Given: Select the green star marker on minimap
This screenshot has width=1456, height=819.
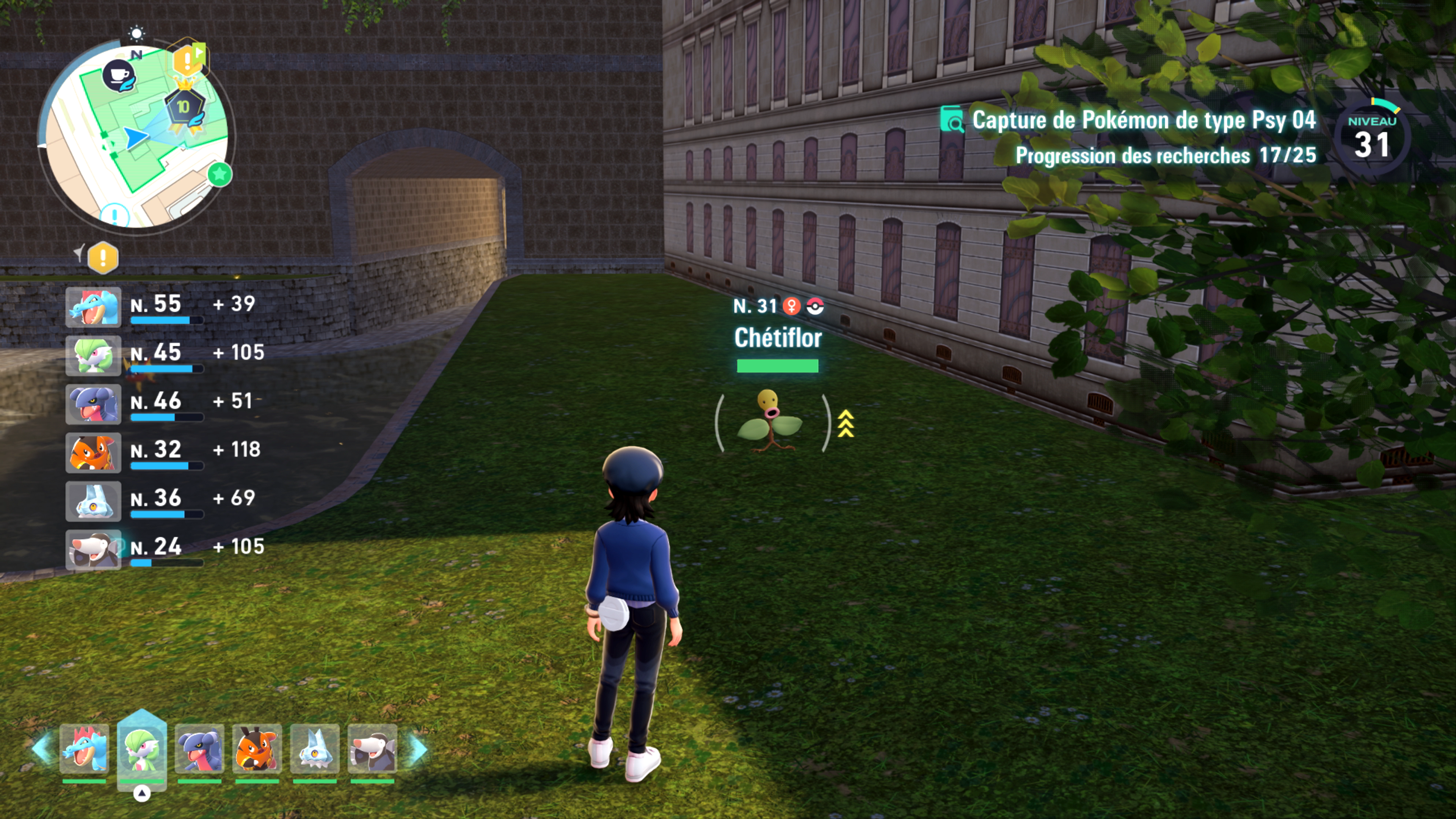Looking at the screenshot, I should click(220, 174).
